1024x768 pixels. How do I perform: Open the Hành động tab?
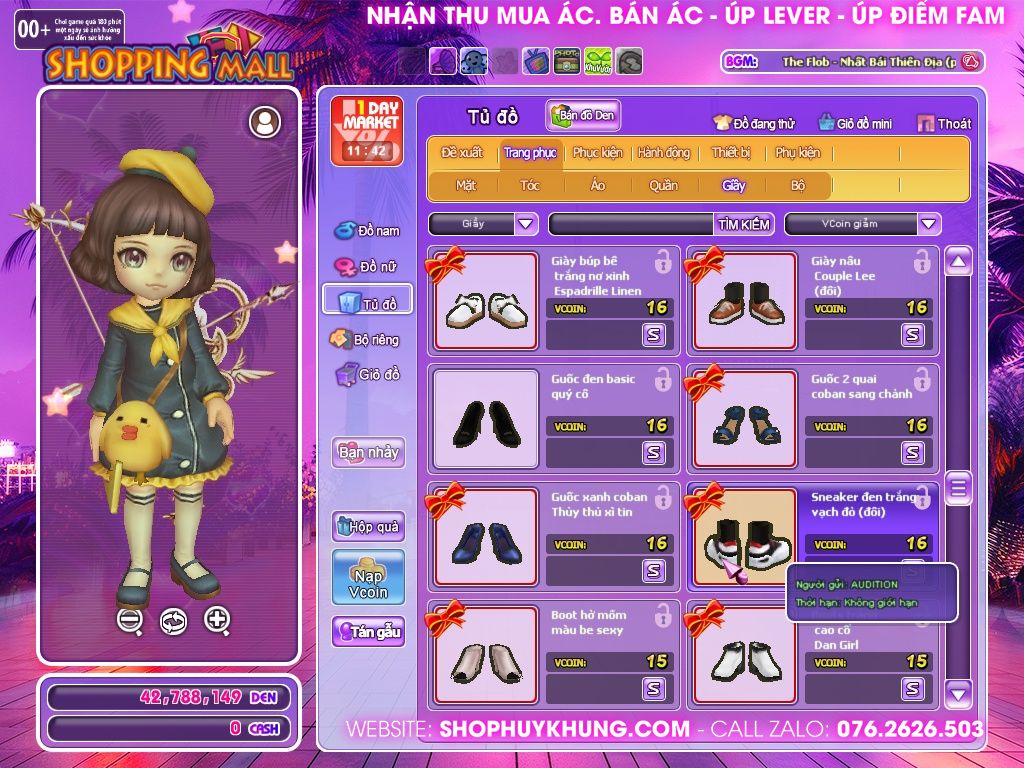664,153
